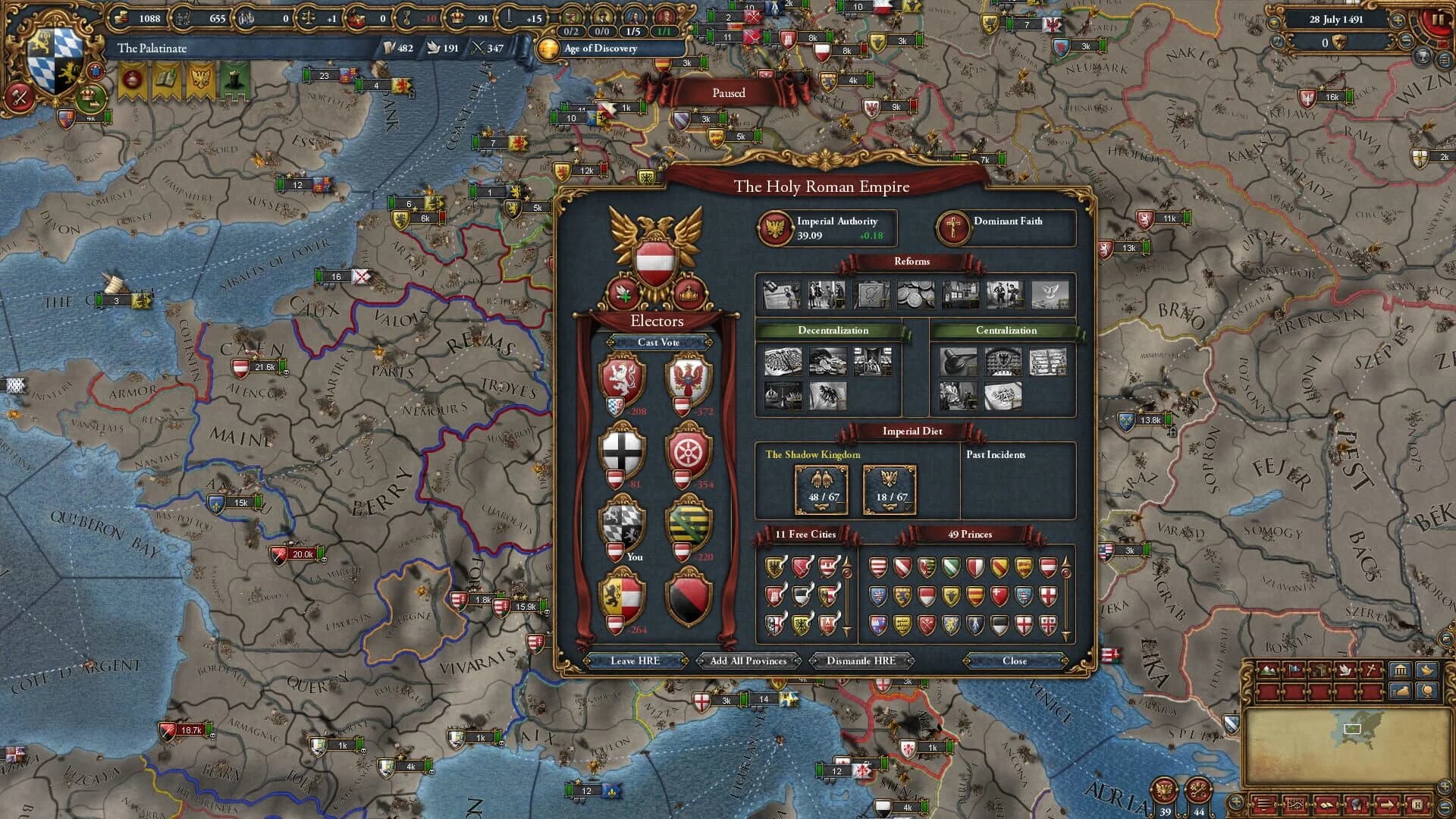Select the terrain mapmode icon above the minimap
The image size is (1456, 819).
pos(1268,670)
